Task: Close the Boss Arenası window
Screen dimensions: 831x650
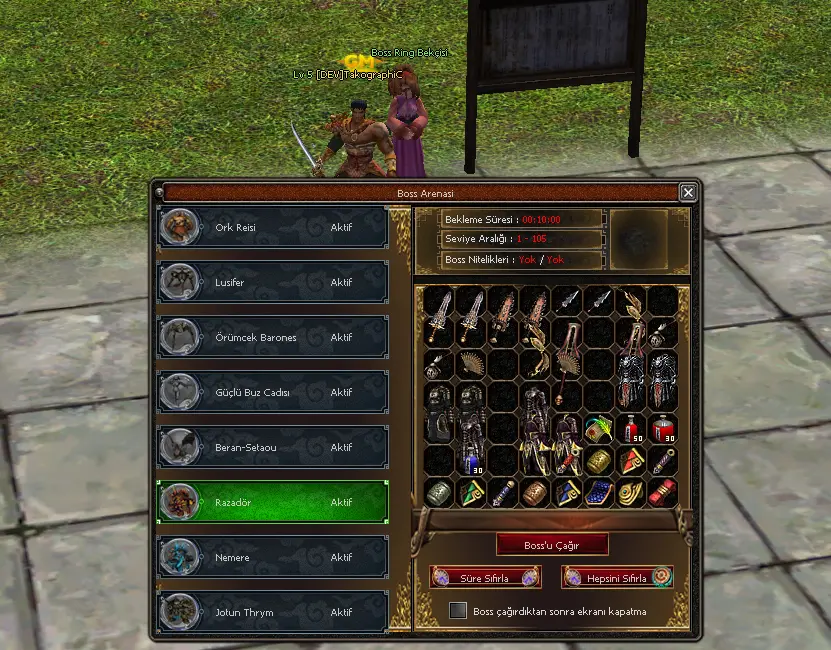Action: 688,192
